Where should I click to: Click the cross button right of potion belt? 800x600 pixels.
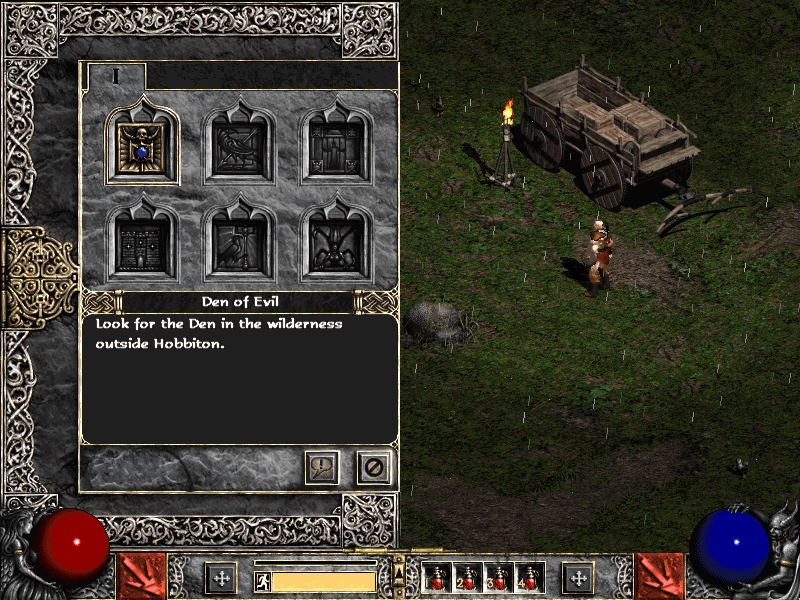[x=578, y=577]
